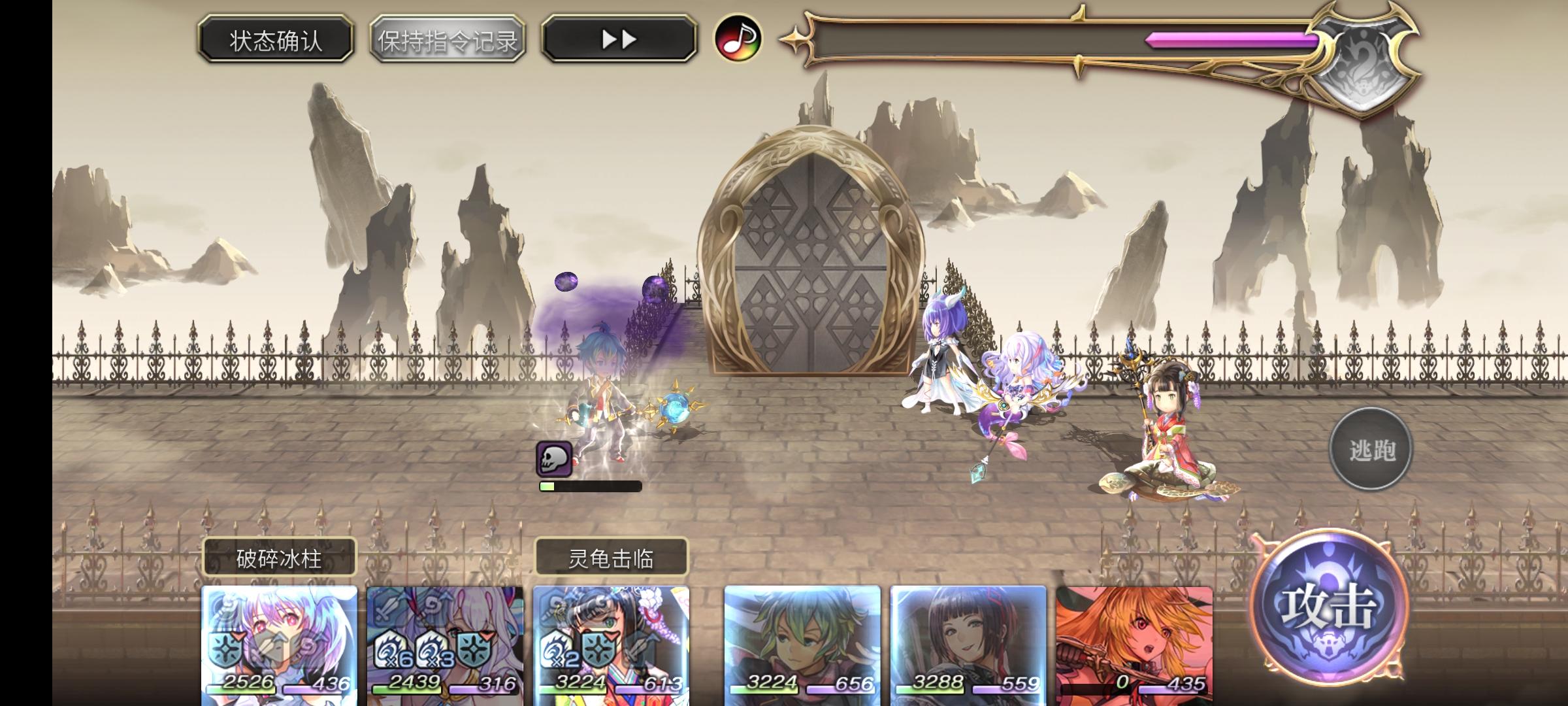1568x706 pixels.
Task: Tap the shield buff icon on first character portrait
Action: coord(224,648)
